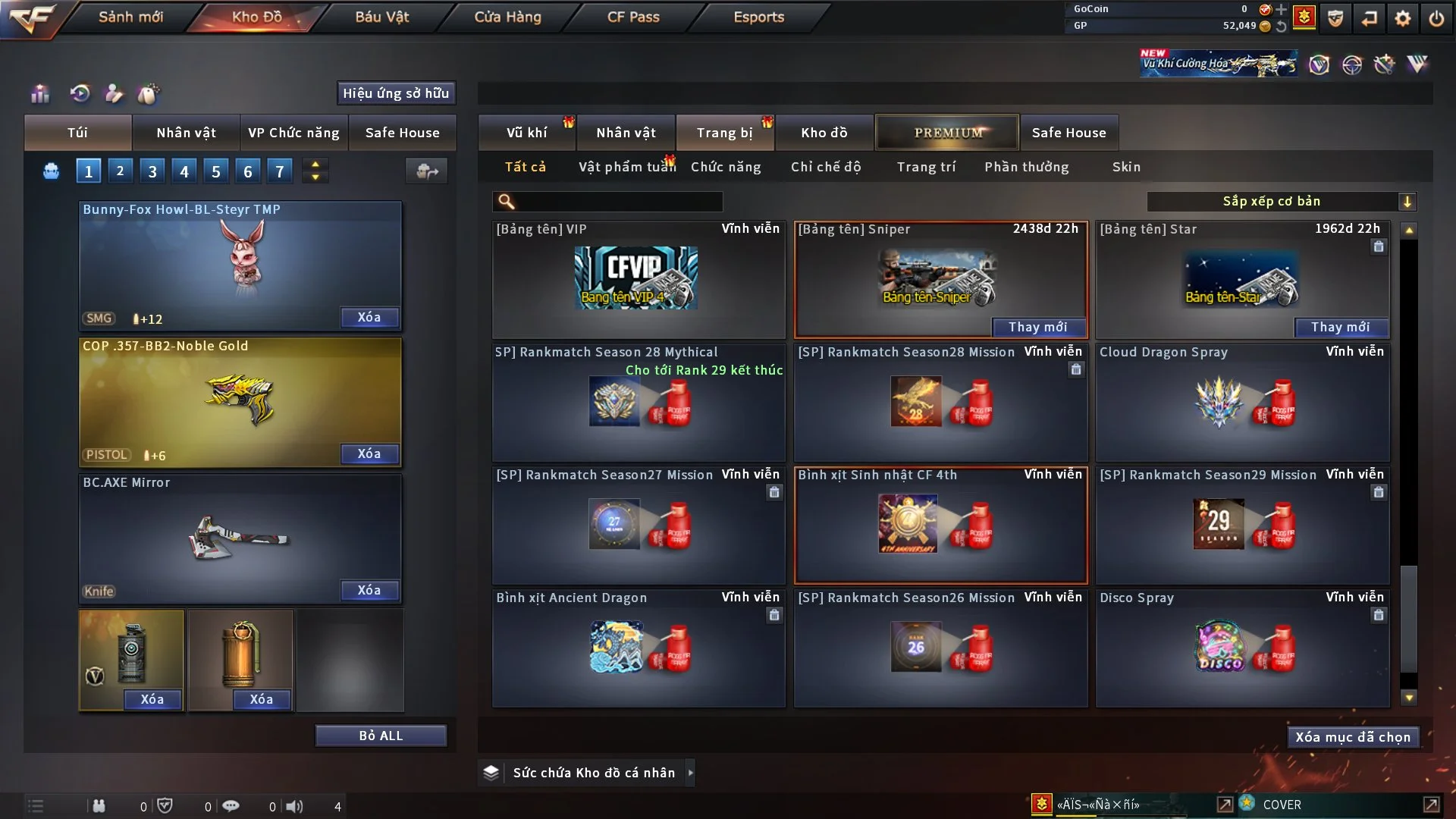Click the inventory search box
The width and height of the screenshot is (1456, 819).
[618, 202]
